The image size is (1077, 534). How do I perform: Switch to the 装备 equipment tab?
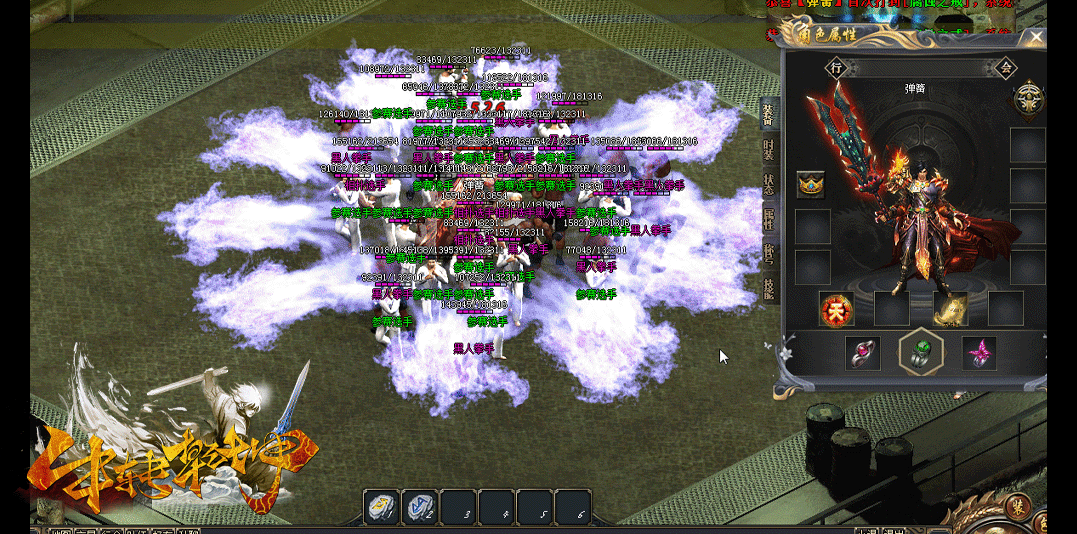pos(768,115)
